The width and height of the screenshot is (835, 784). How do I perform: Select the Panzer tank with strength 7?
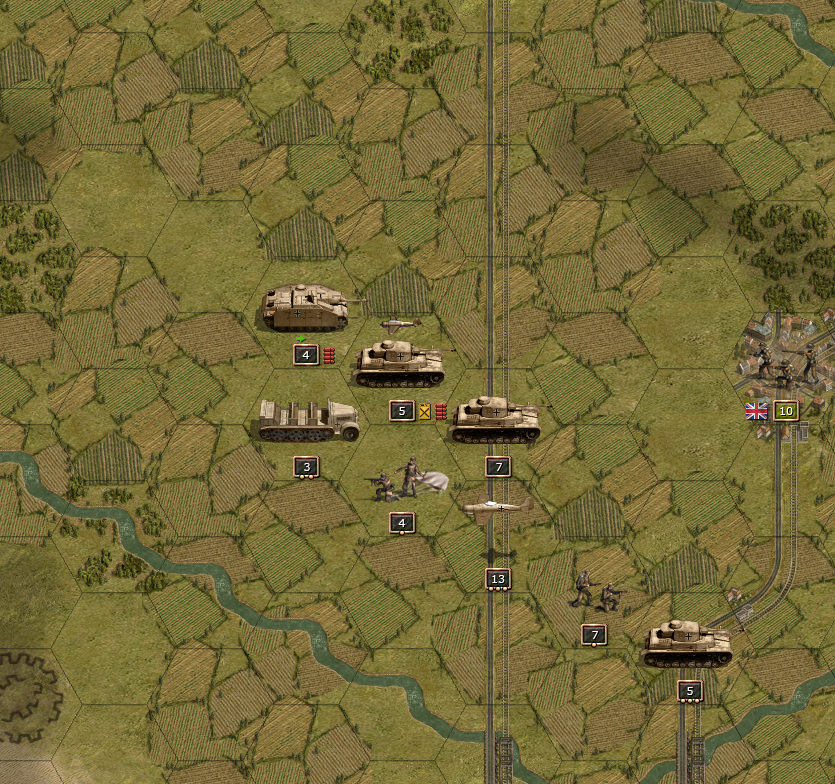click(496, 421)
